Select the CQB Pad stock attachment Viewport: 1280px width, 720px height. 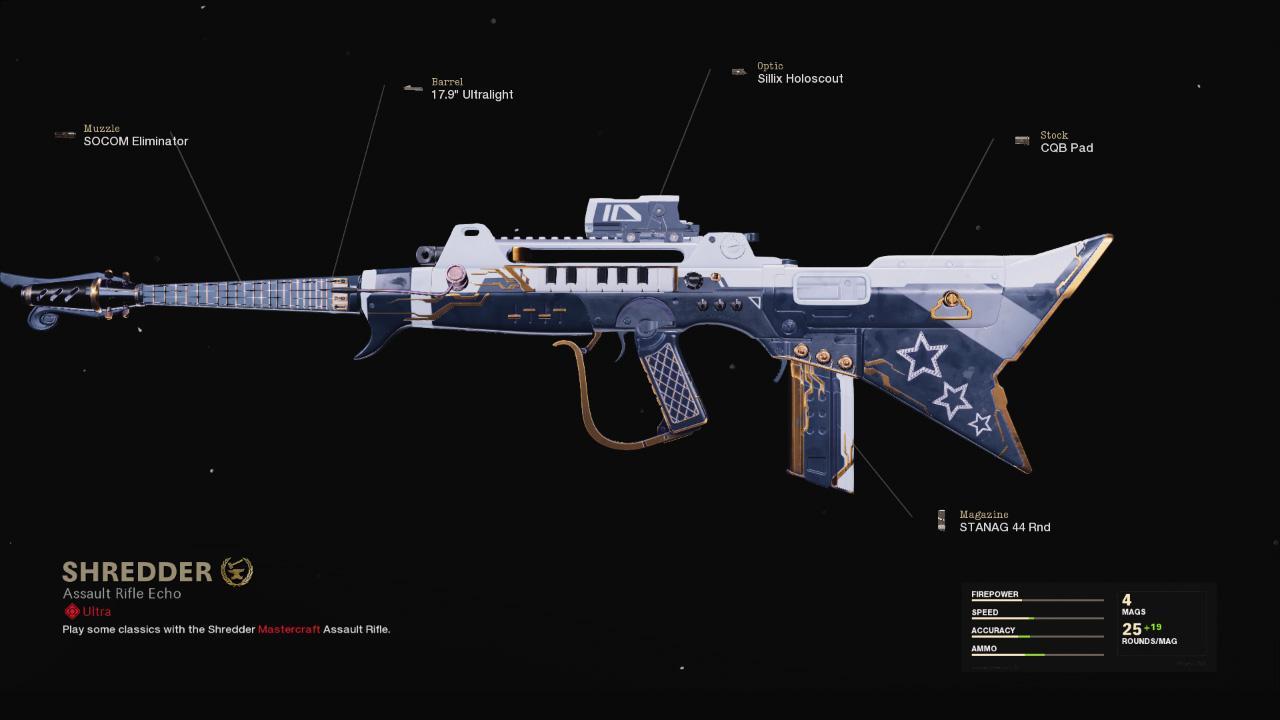pos(1066,148)
